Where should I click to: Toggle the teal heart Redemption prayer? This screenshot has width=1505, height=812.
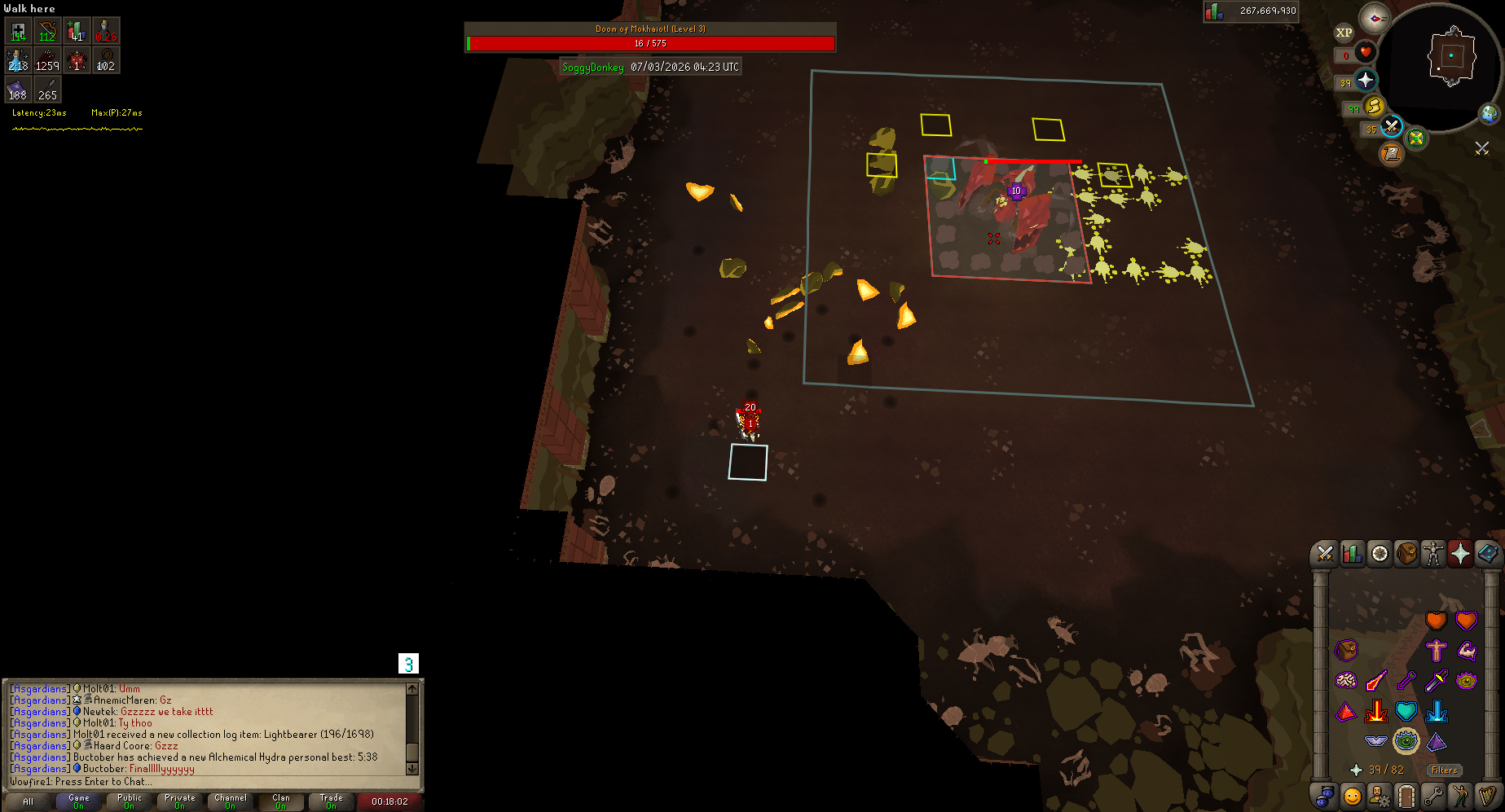click(1406, 711)
